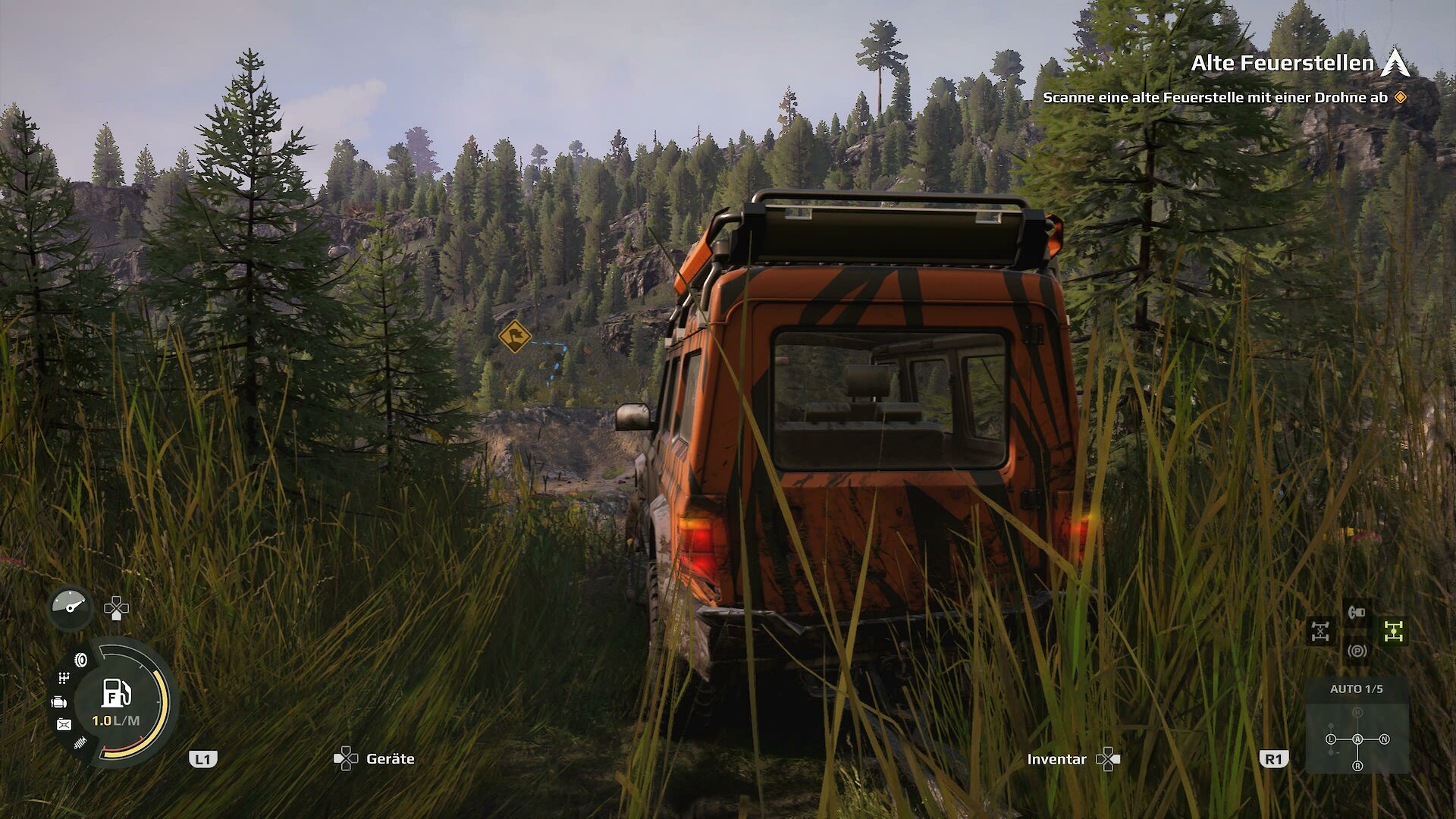Select the fuel pump gauge
This screenshot has height=819, width=1456.
click(x=116, y=695)
